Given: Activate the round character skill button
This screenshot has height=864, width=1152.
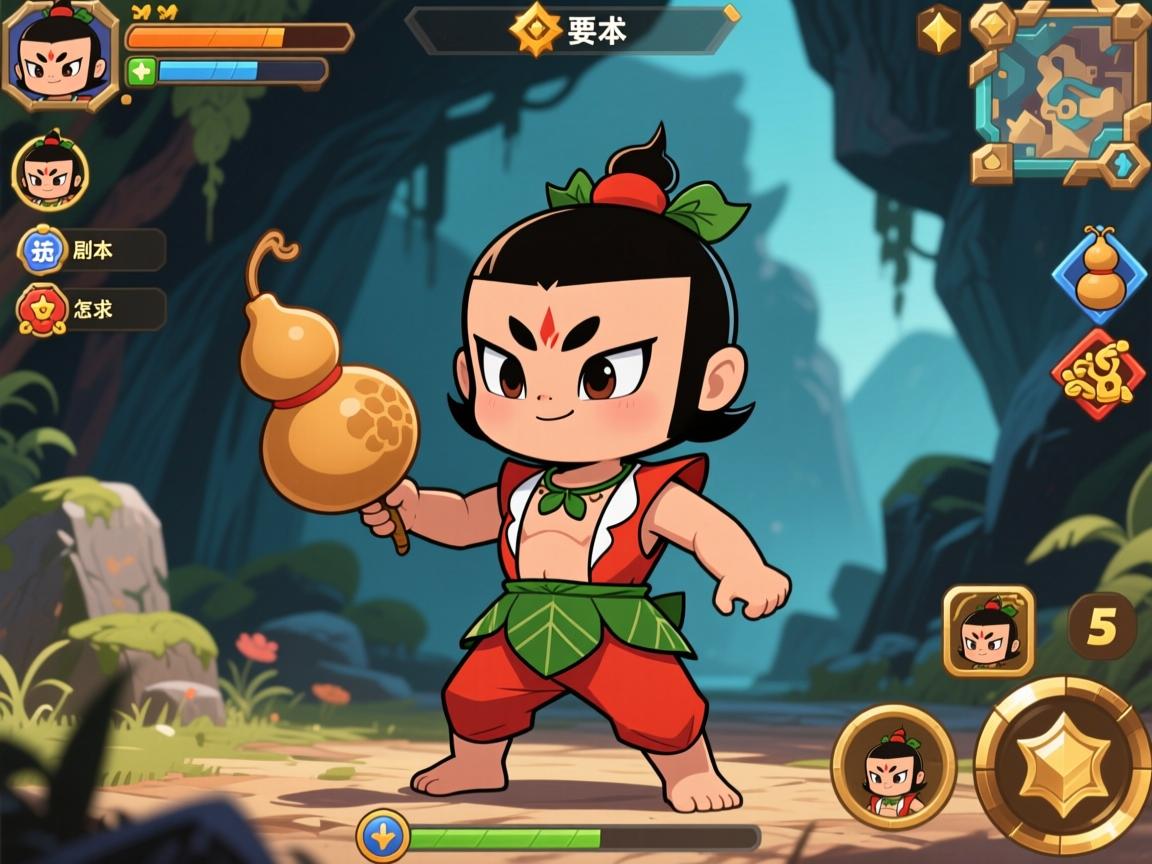Looking at the screenshot, I should coord(893,767).
